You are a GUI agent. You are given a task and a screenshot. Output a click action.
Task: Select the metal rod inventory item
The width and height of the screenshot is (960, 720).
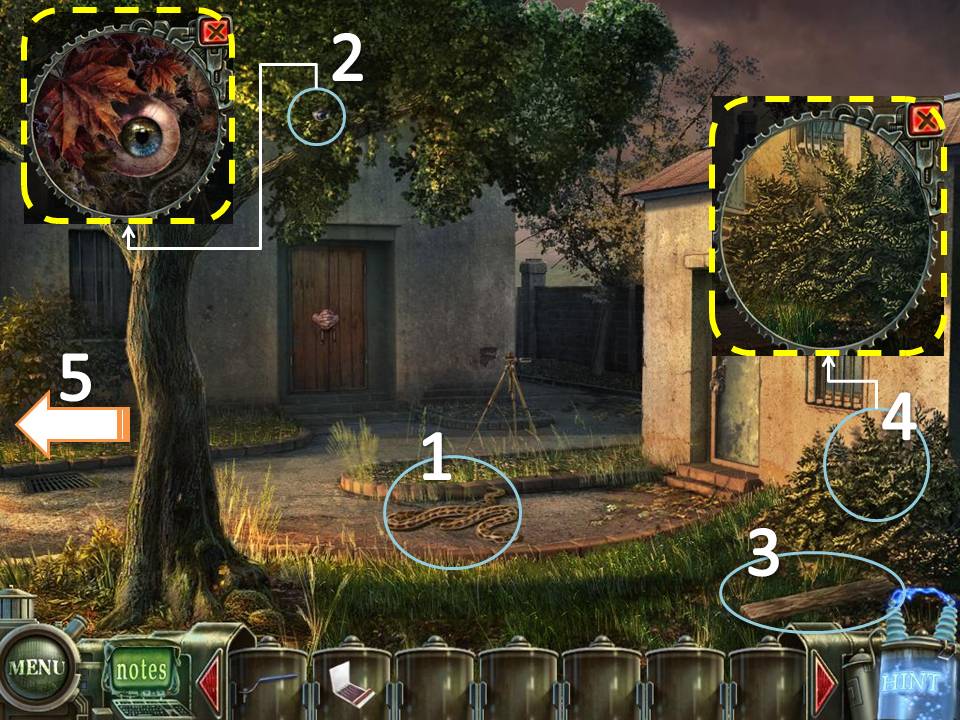coord(268,683)
